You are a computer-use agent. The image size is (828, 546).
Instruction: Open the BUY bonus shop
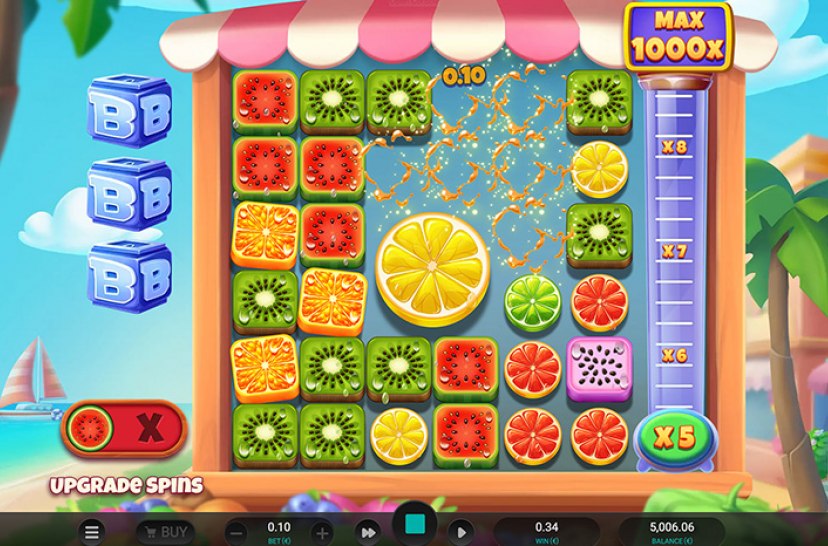[x=165, y=532]
